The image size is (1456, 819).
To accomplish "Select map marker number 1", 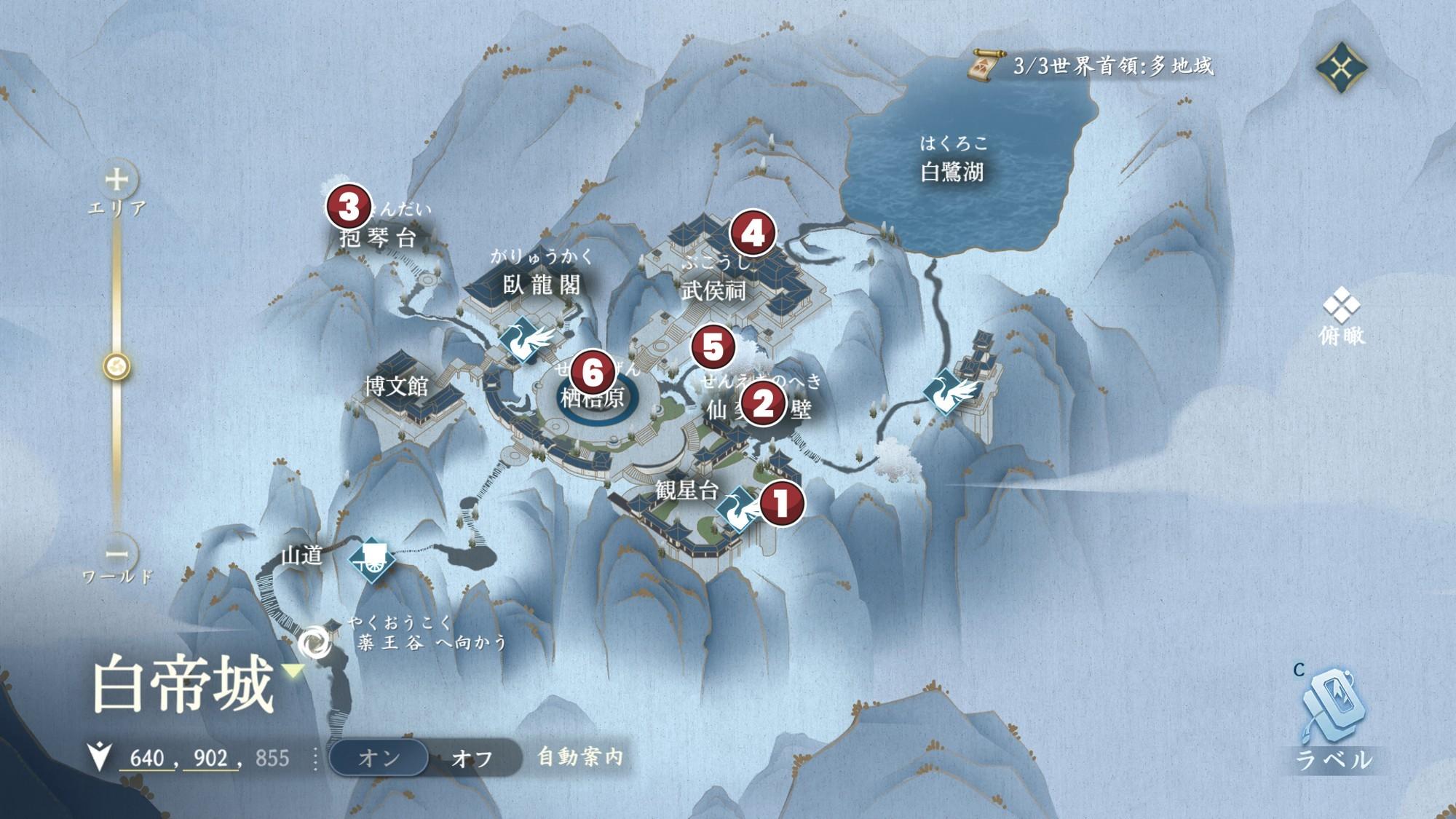I will point(781,503).
